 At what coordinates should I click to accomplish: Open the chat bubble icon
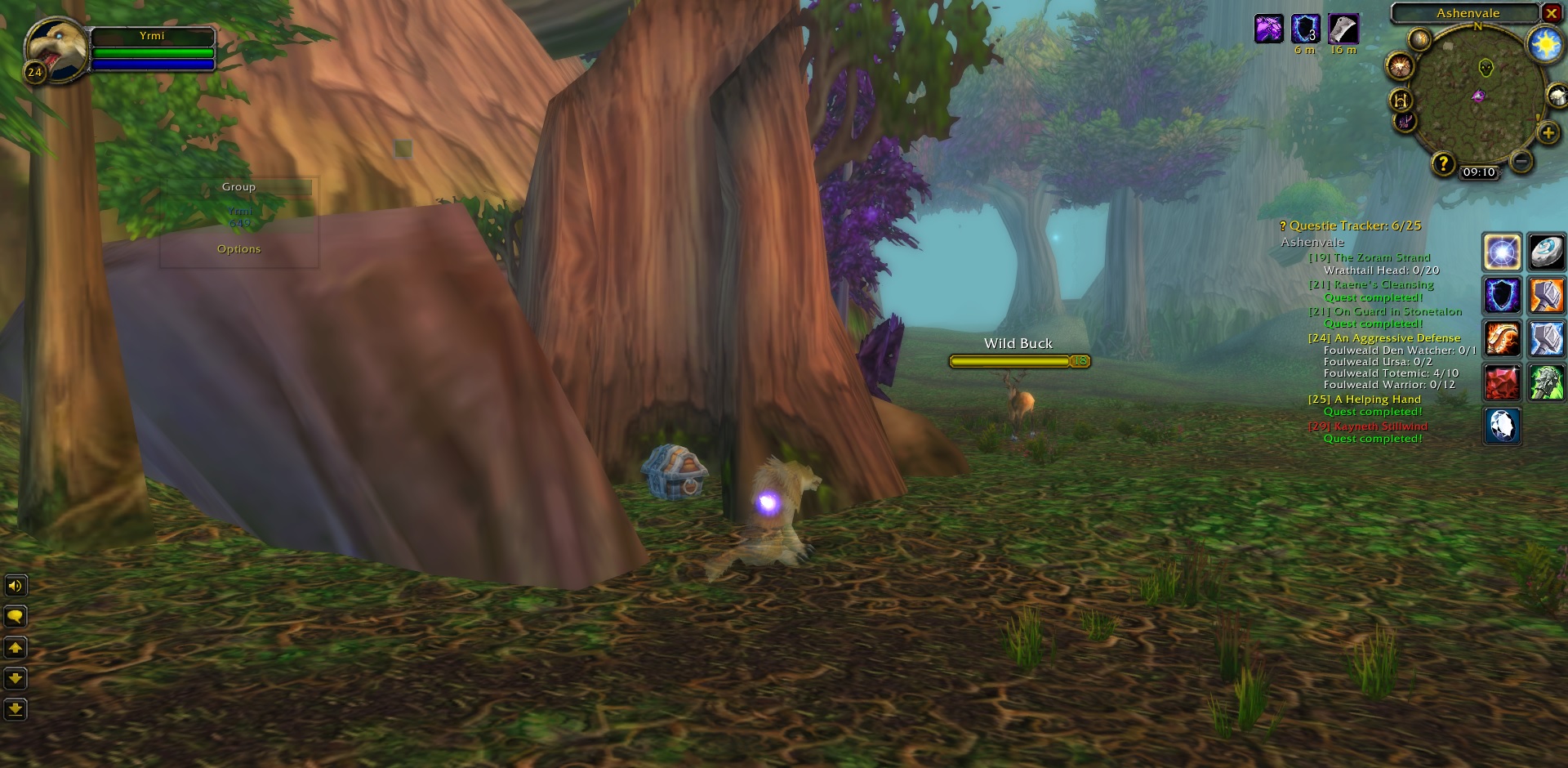click(16, 617)
